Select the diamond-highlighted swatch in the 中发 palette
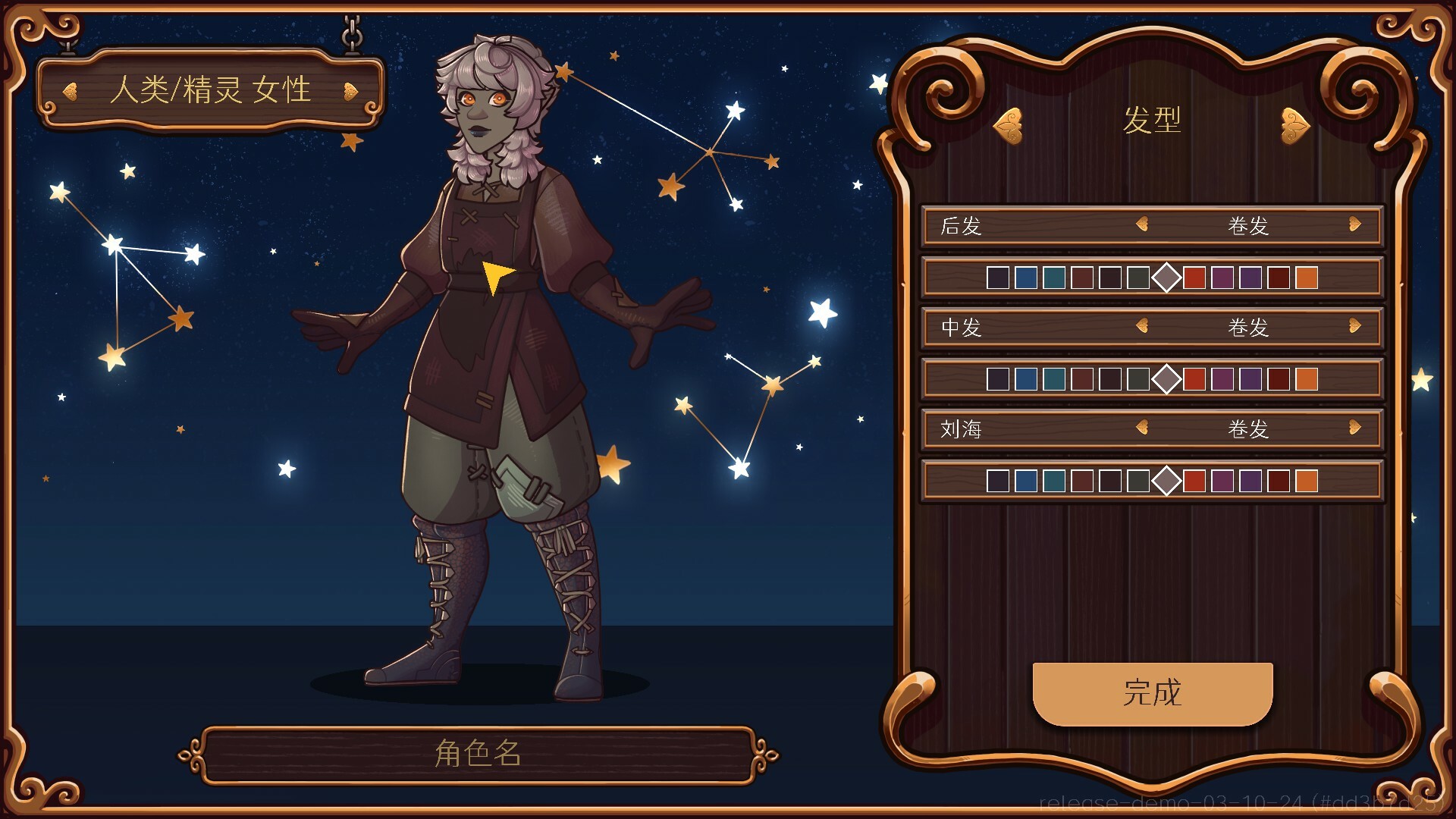Viewport: 1456px width, 819px height. tap(1167, 379)
